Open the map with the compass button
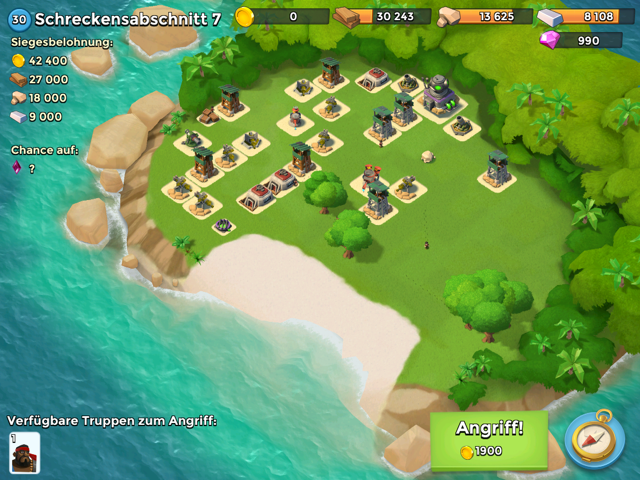This screenshot has width=640, height=480. tap(595, 438)
